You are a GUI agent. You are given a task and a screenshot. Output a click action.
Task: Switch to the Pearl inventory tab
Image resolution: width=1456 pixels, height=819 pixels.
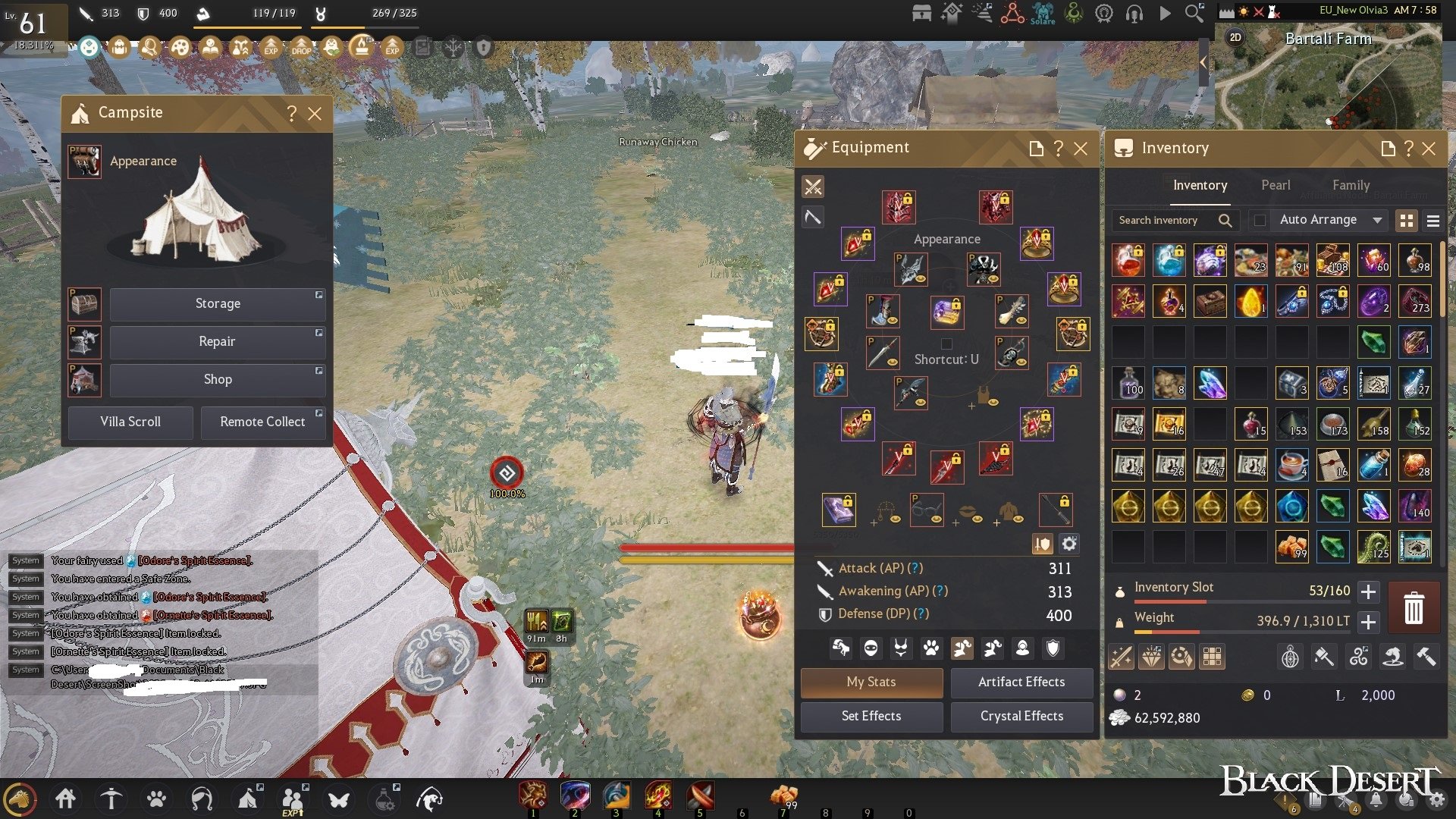1276,185
